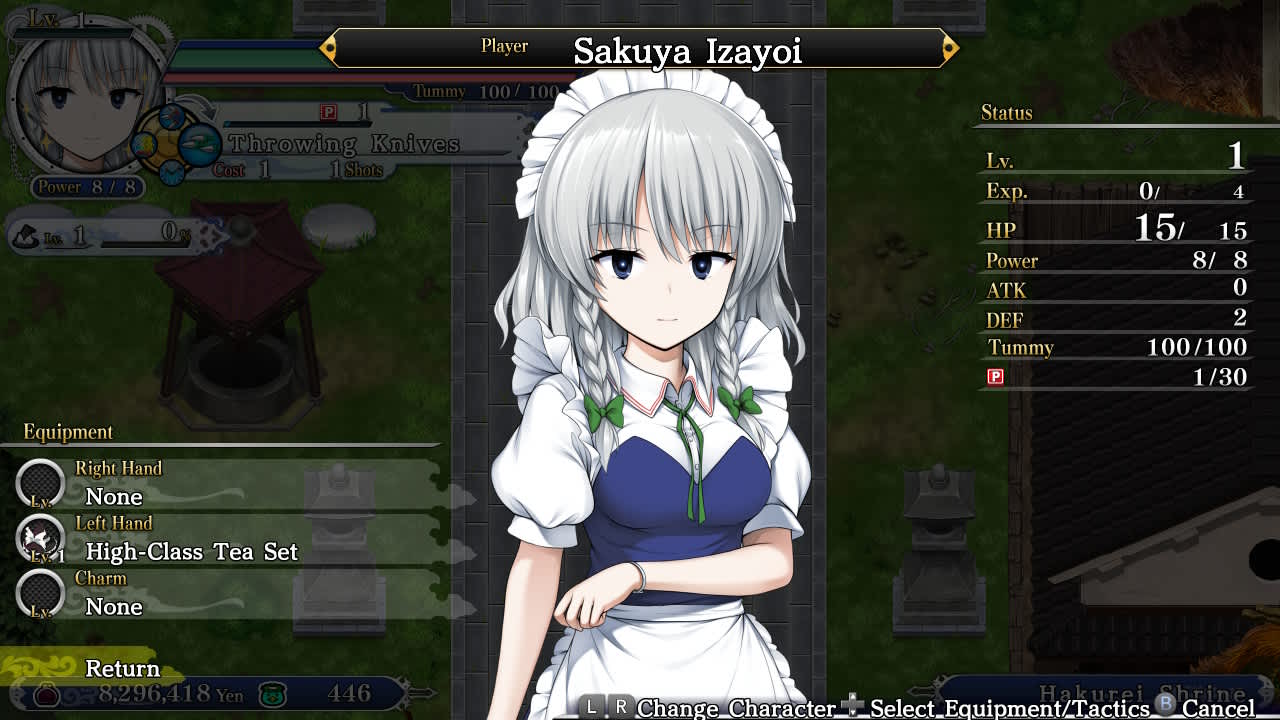Click the red P item counter icon
1280x720 pixels.
coord(328,112)
